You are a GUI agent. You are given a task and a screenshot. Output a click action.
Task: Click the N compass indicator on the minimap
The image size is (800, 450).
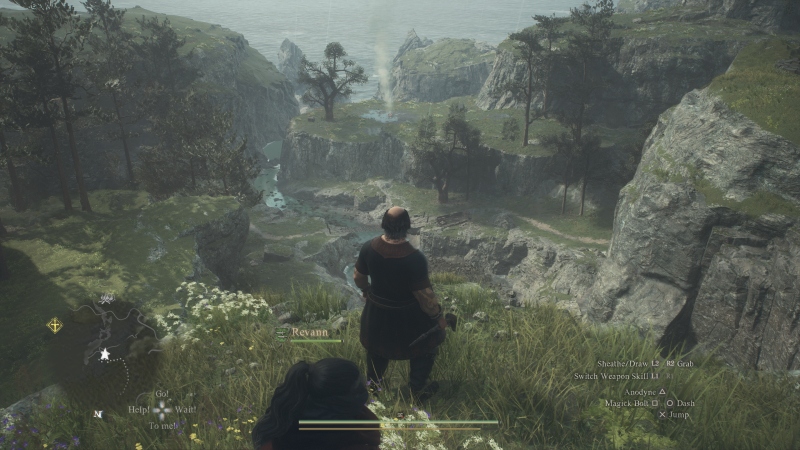[97, 413]
